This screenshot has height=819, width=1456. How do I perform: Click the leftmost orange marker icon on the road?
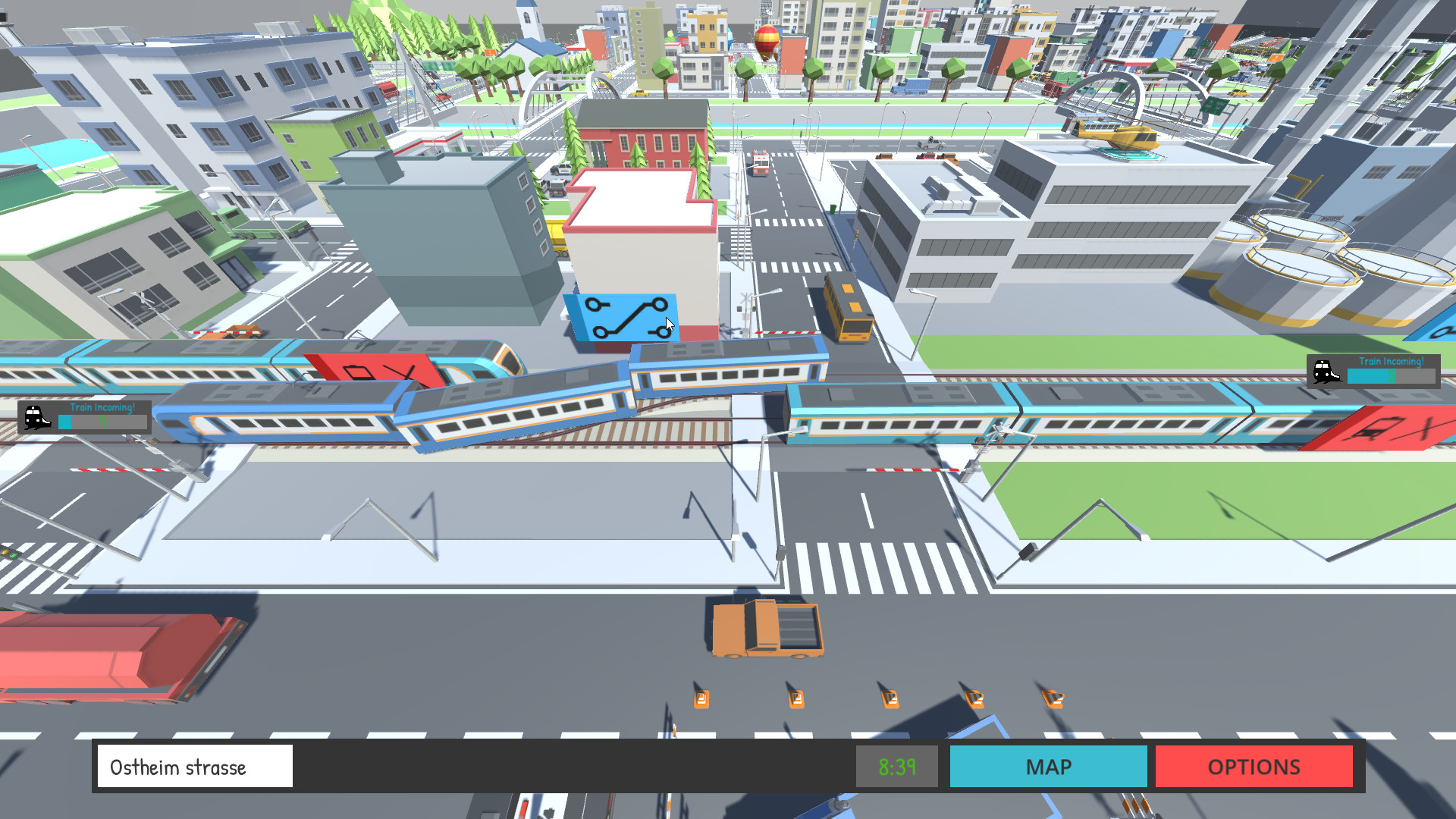701,698
